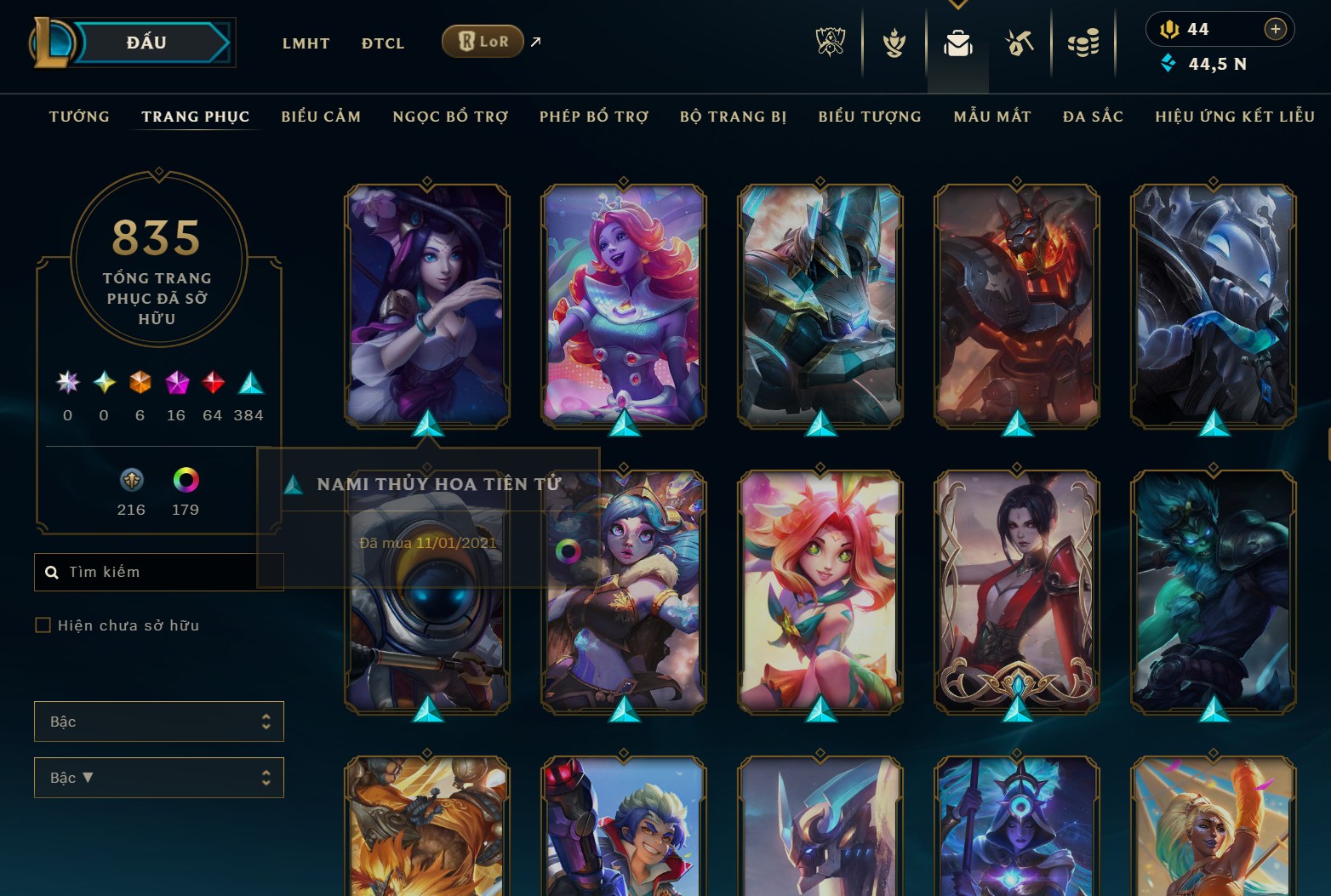This screenshot has height=896, width=1331.
Task: Open the first Bậc dropdown
Action: point(158,721)
